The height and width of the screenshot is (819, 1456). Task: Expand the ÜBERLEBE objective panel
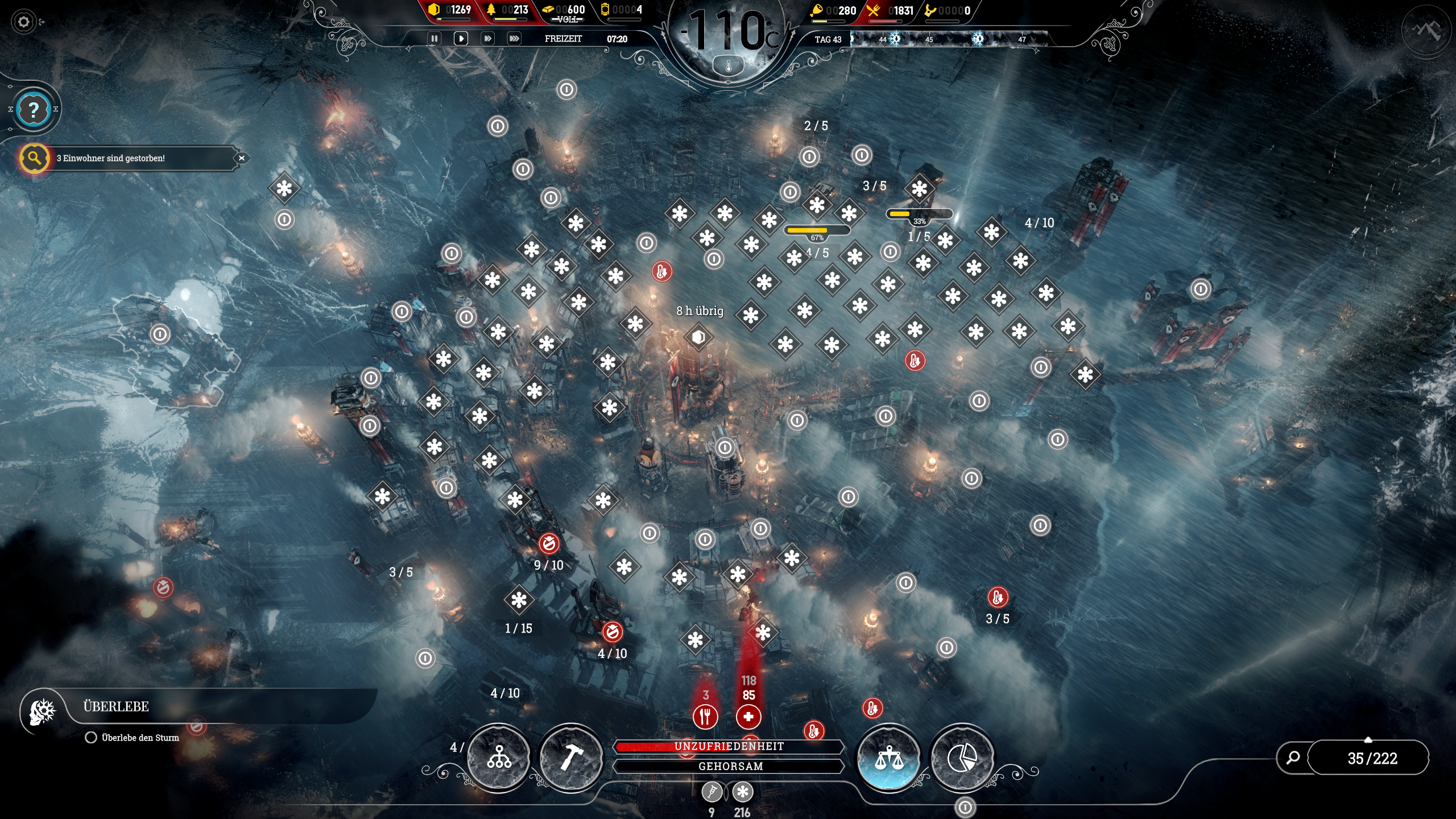tap(117, 706)
